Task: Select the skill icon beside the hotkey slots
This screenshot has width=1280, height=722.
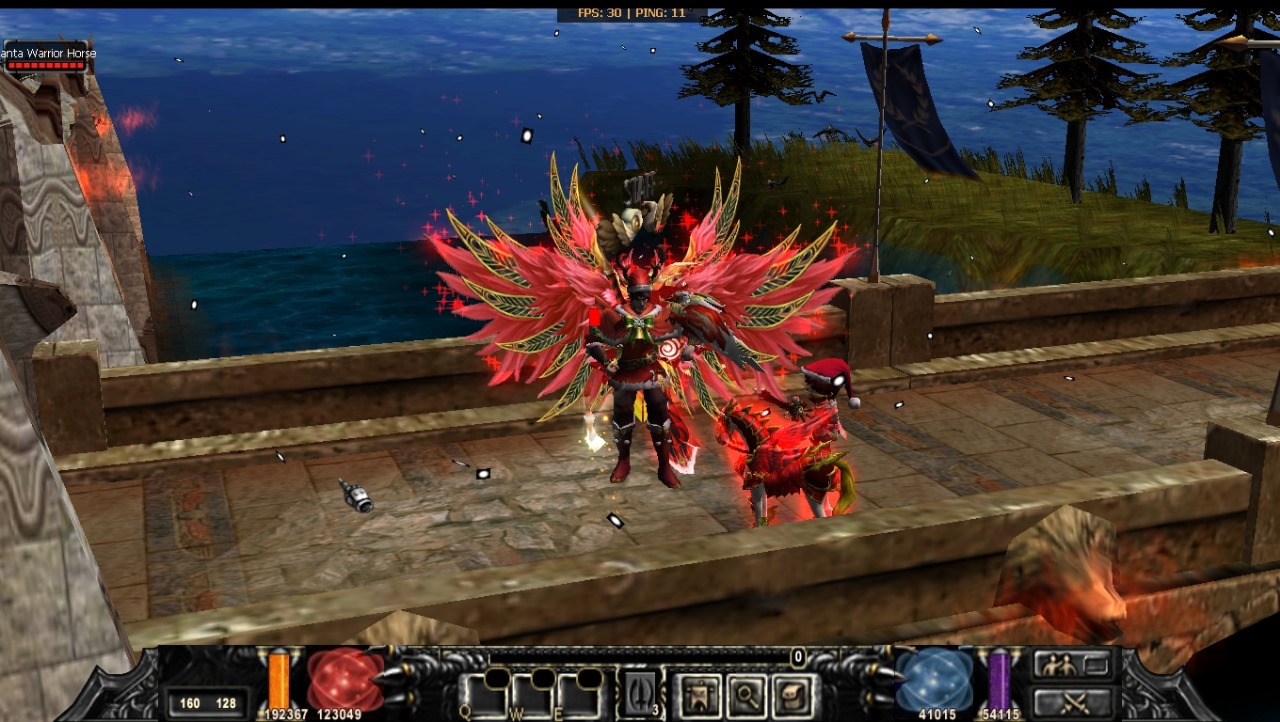Action: [x=638, y=695]
